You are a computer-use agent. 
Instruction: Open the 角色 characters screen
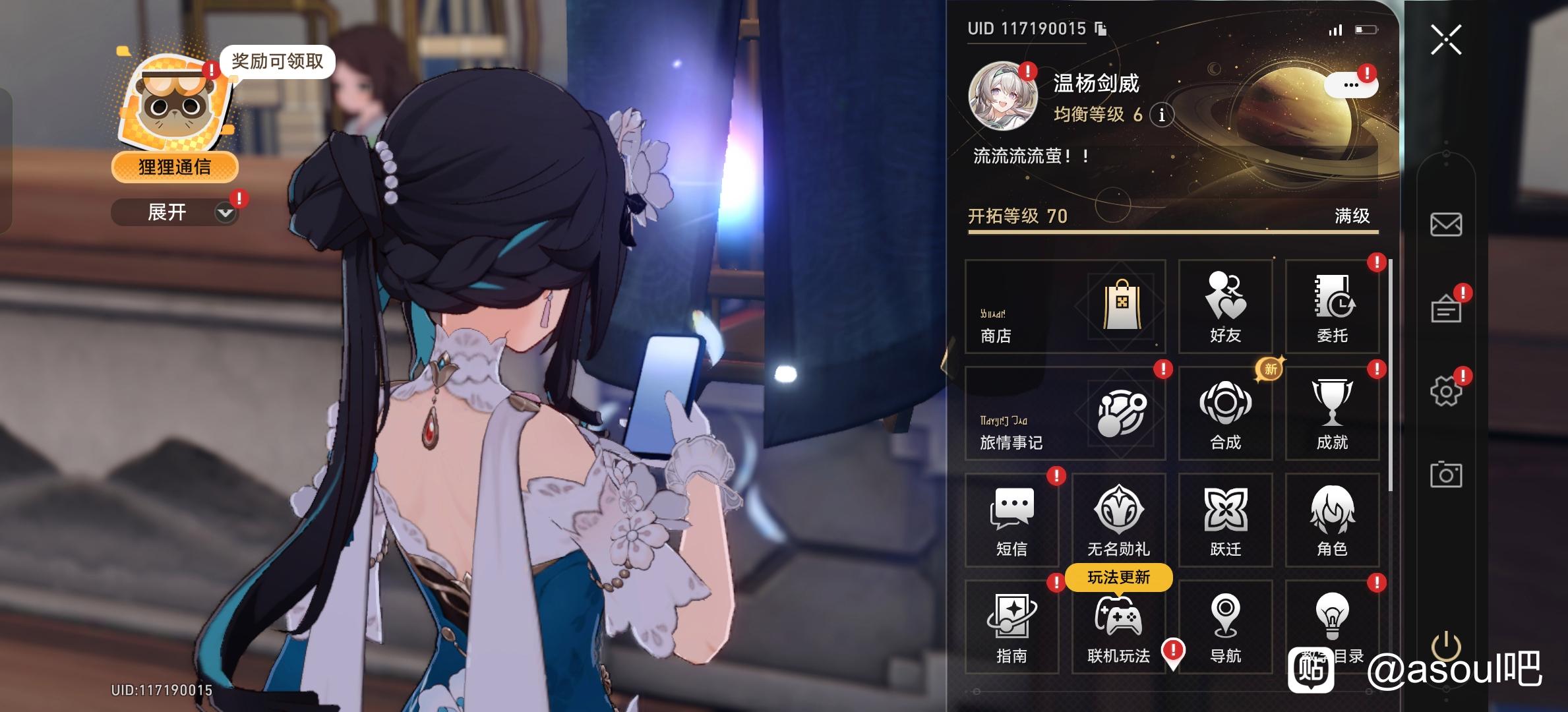(1332, 520)
